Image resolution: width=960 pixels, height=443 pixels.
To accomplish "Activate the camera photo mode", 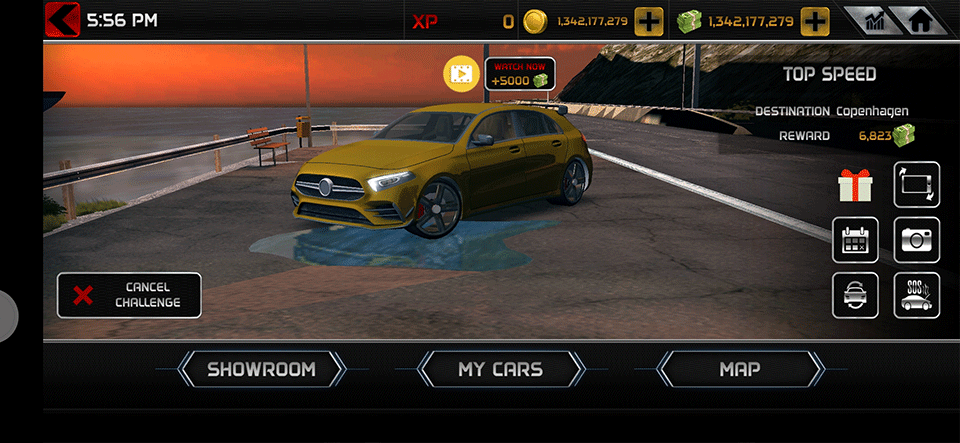I will [917, 240].
